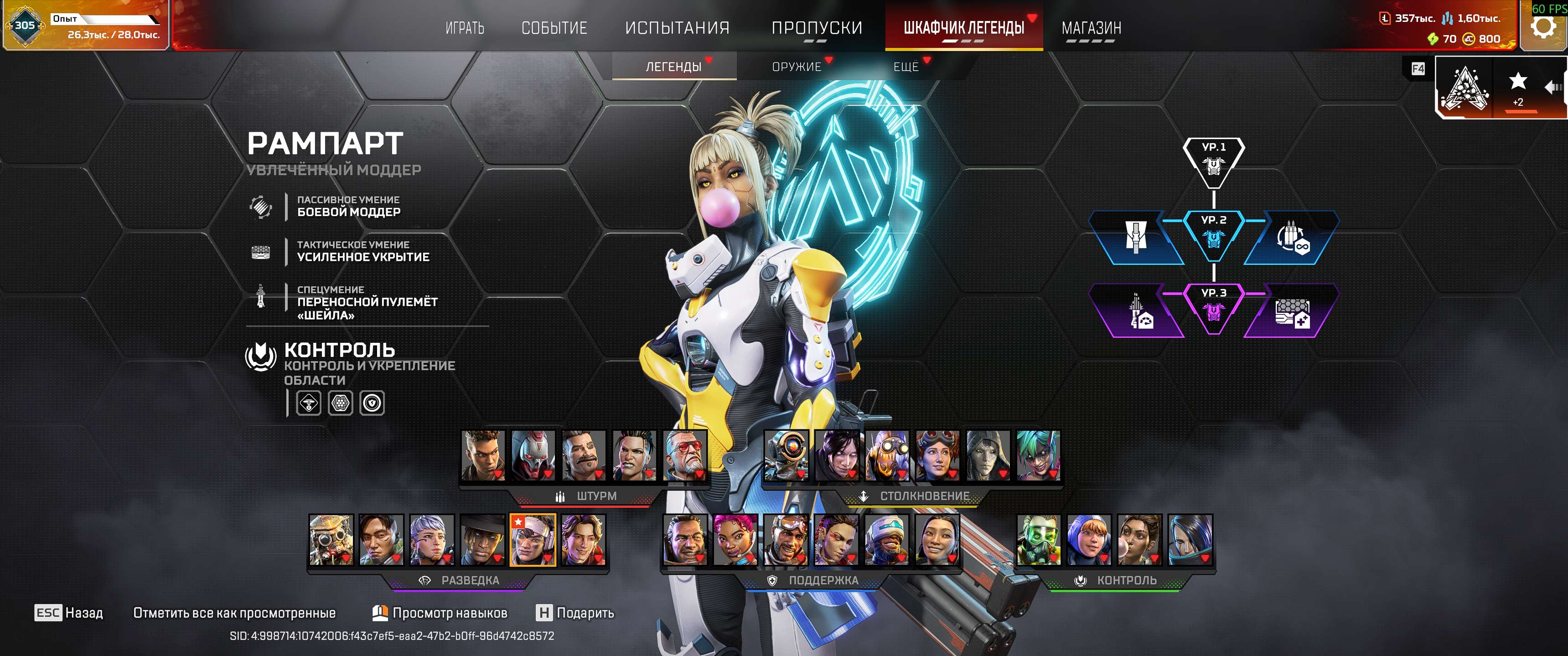The width and height of the screenshot is (1568, 656).
Task: Open the ИГРАТЬ tab
Action: click(465, 28)
